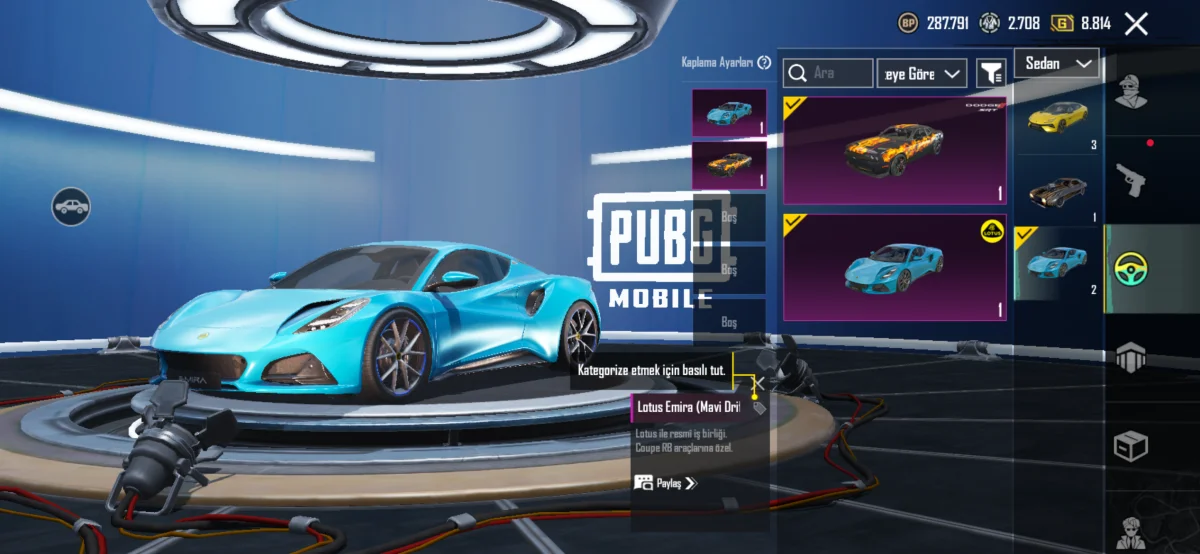1200x554 pixels.
Task: Open the crate box inventory tab
Action: [1131, 446]
